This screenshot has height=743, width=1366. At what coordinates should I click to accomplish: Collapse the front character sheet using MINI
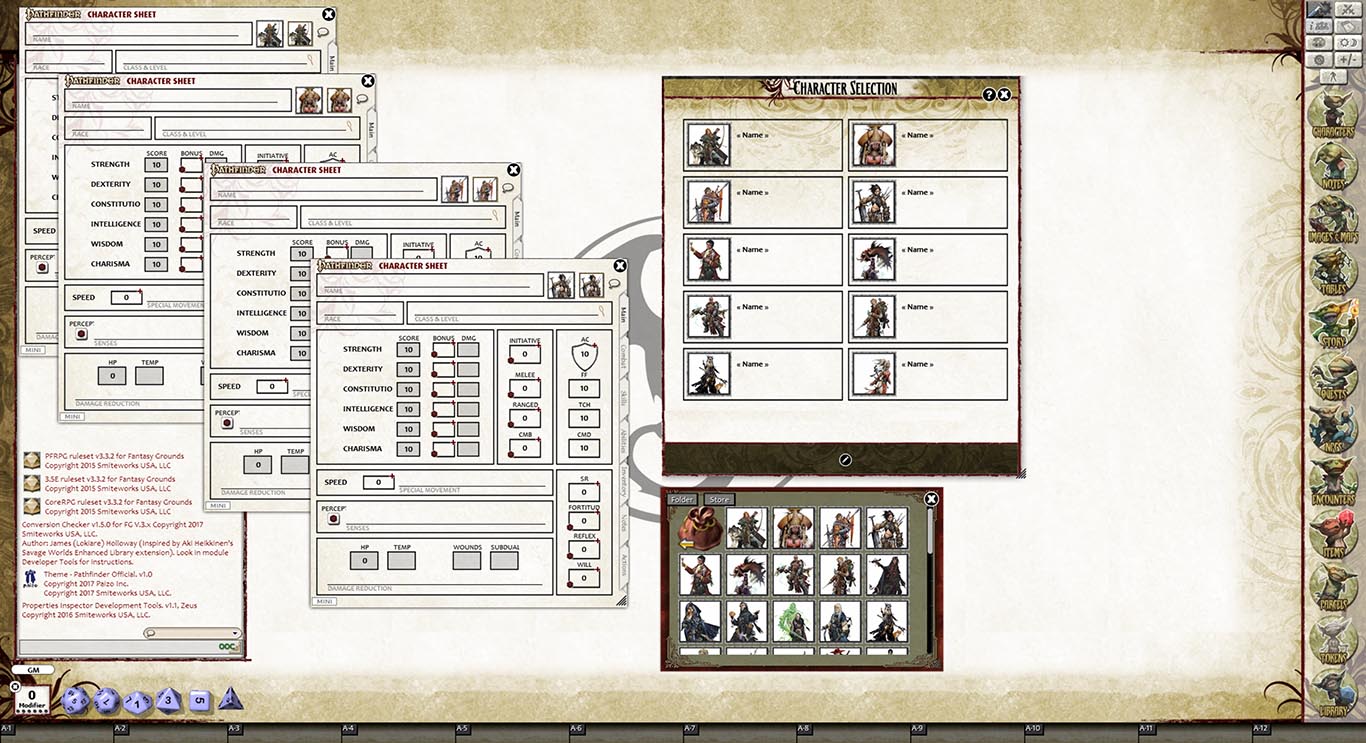(323, 600)
